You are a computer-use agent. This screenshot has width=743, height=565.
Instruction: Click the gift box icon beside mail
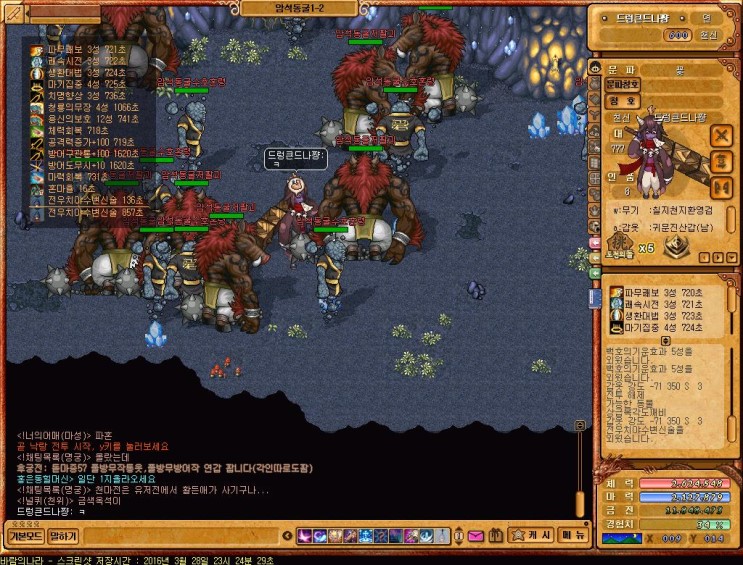494,536
